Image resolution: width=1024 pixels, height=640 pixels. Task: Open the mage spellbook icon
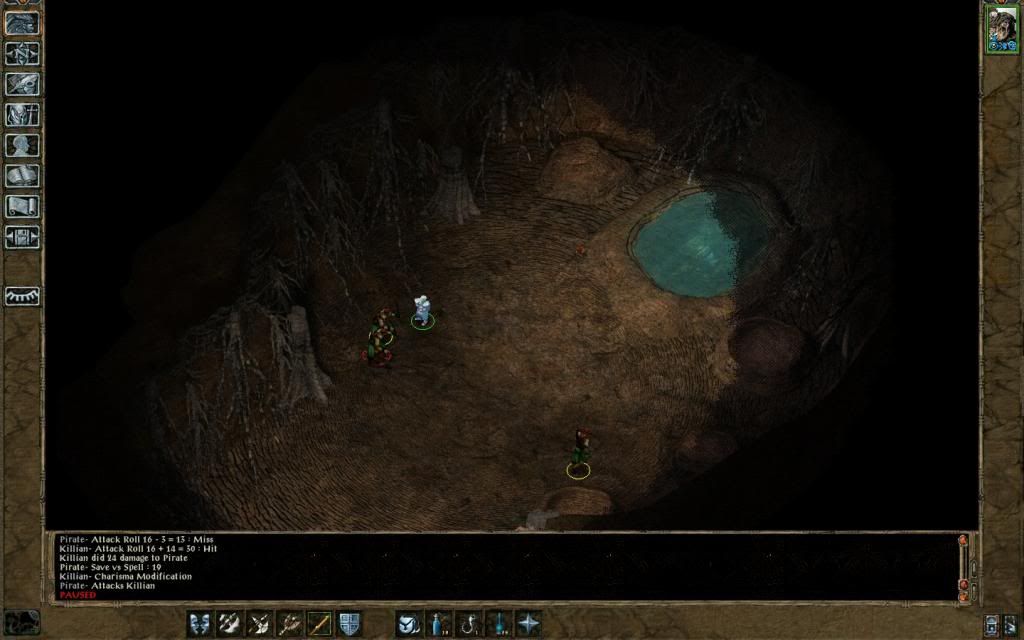pos(22,176)
